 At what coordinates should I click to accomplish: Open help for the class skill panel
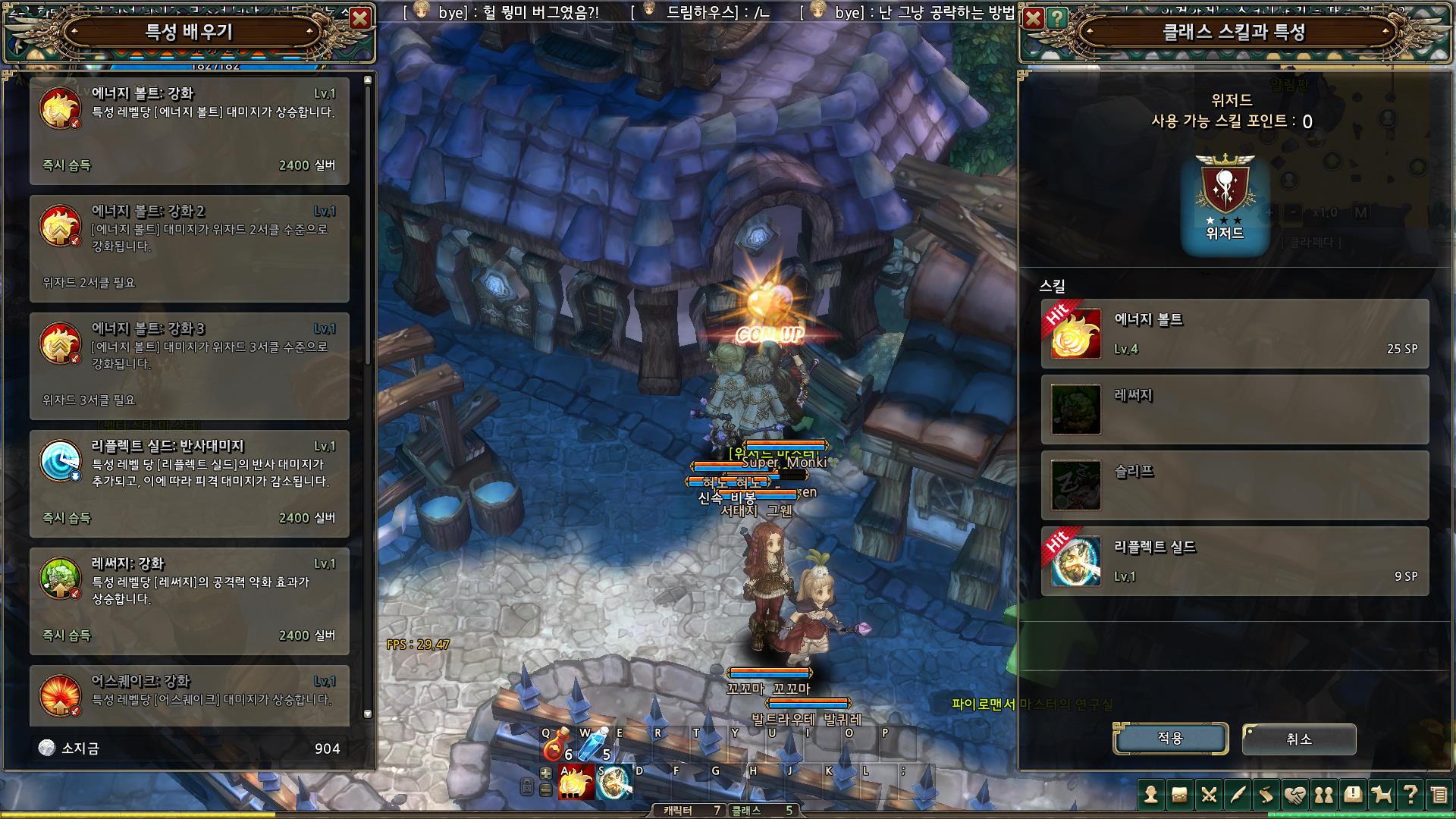point(1056,18)
